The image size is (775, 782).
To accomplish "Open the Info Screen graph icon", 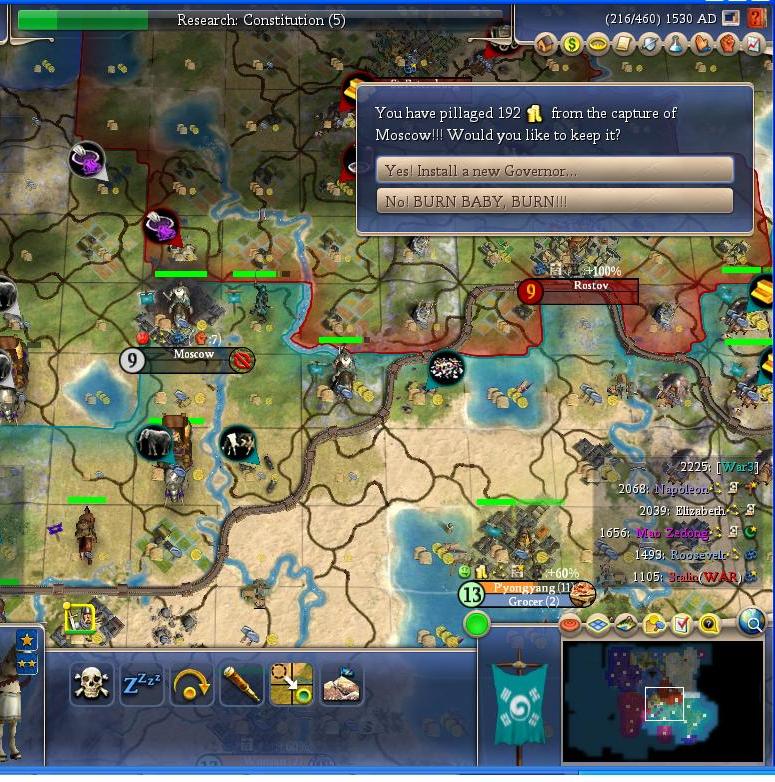I will (x=754, y=44).
